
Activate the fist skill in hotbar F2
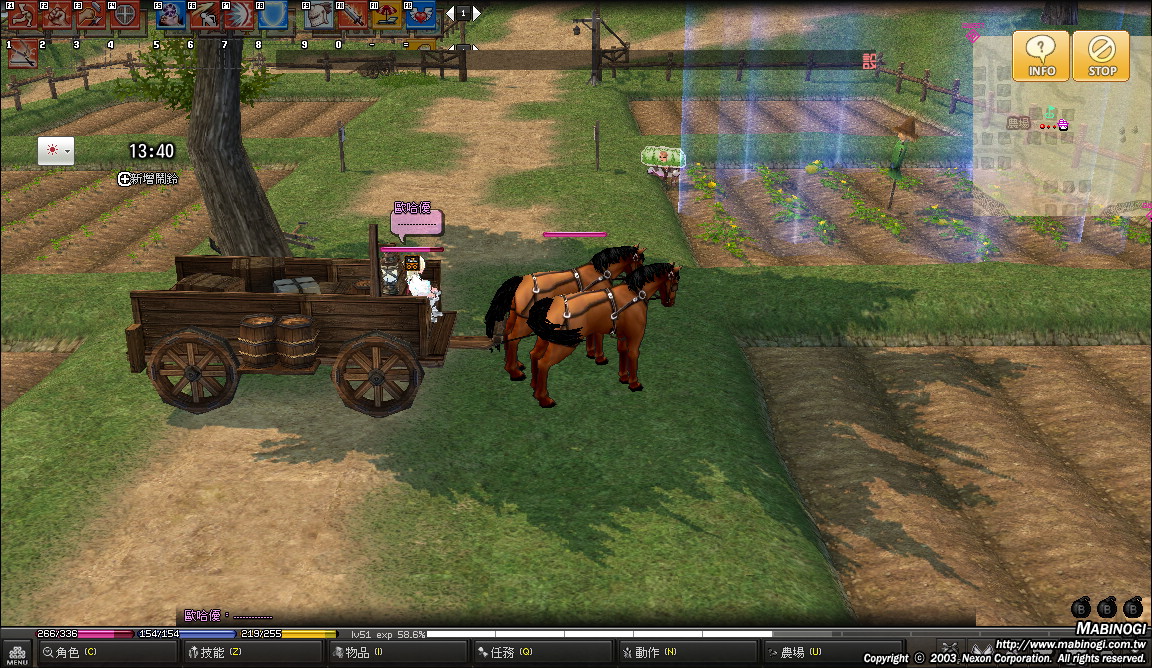point(57,16)
